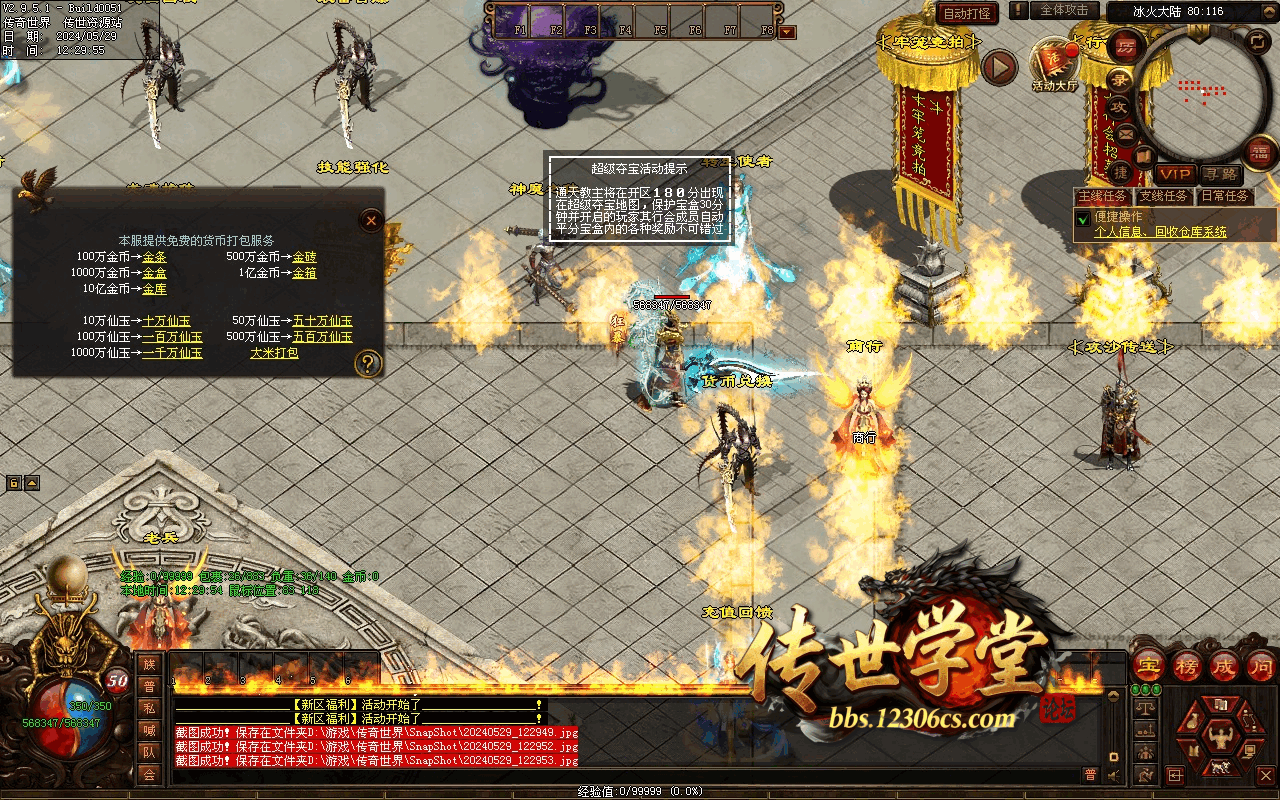Activate the 全体攻击 attack mode button

[x=1064, y=10]
